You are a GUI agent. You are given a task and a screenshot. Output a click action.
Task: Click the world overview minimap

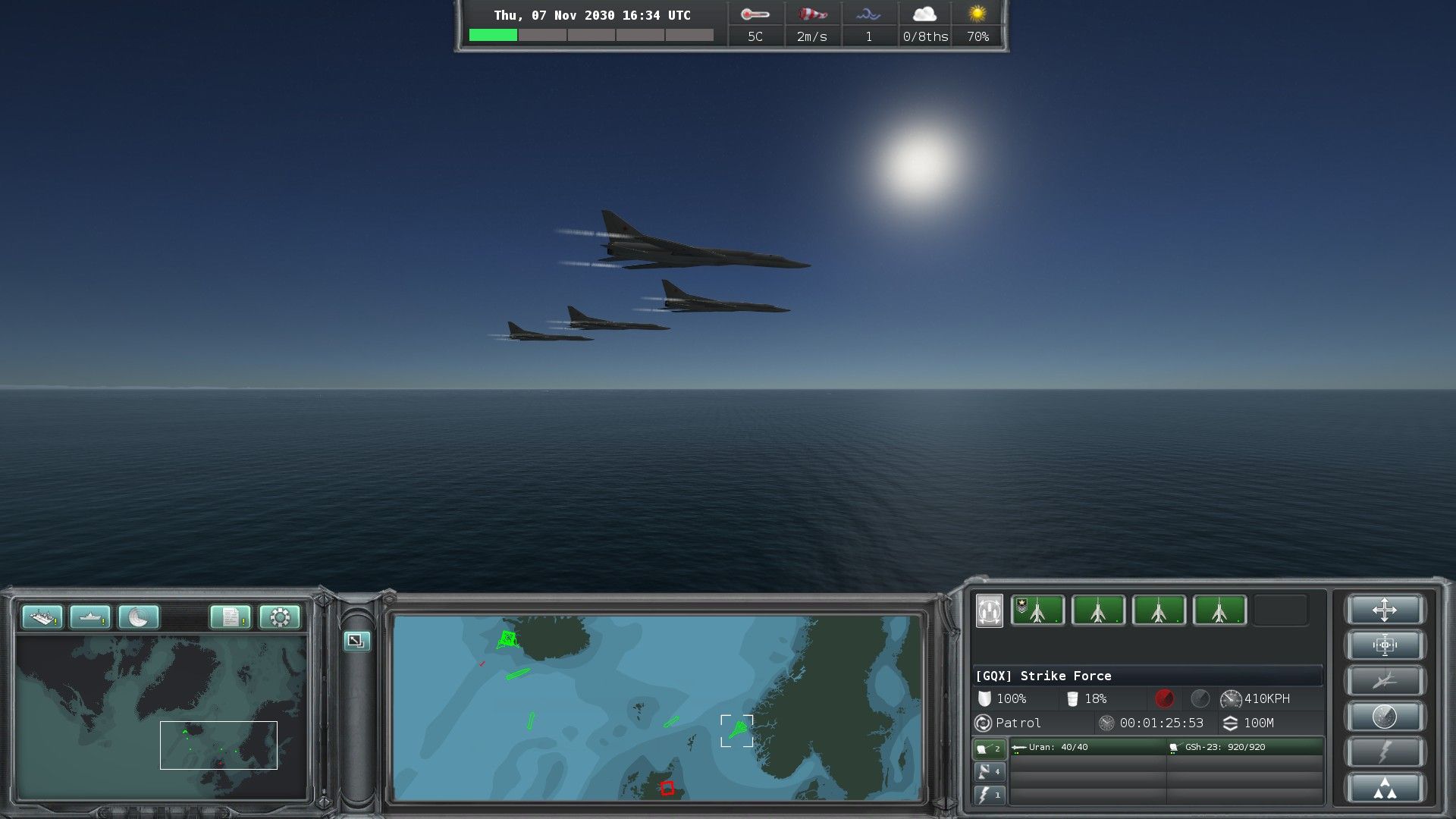coord(162,717)
